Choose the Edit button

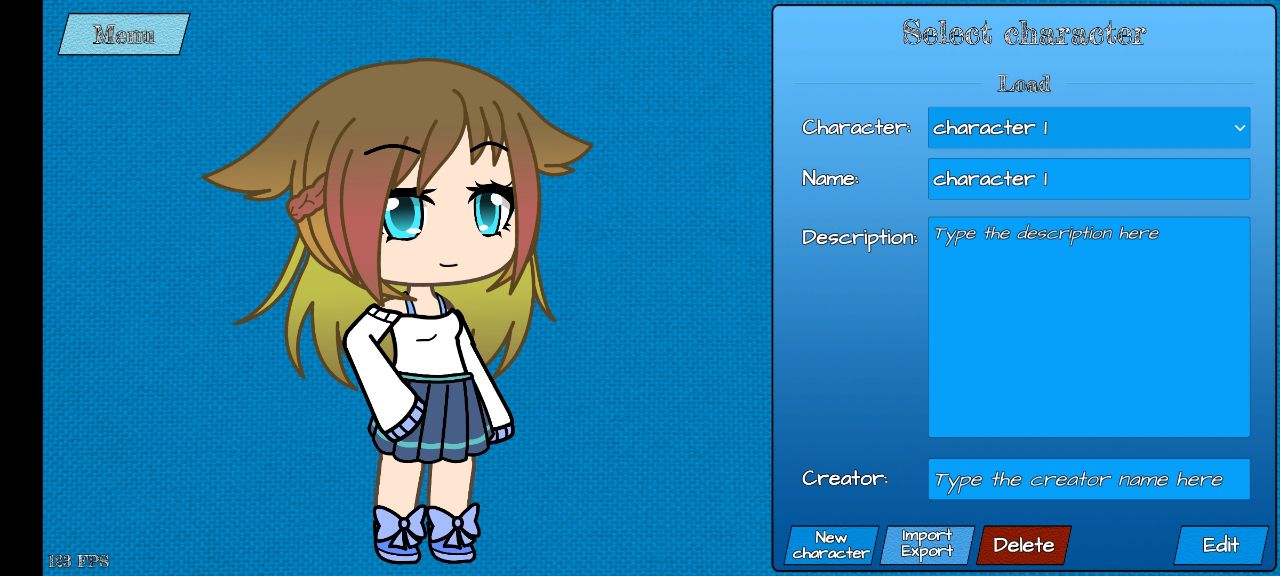pos(1220,545)
